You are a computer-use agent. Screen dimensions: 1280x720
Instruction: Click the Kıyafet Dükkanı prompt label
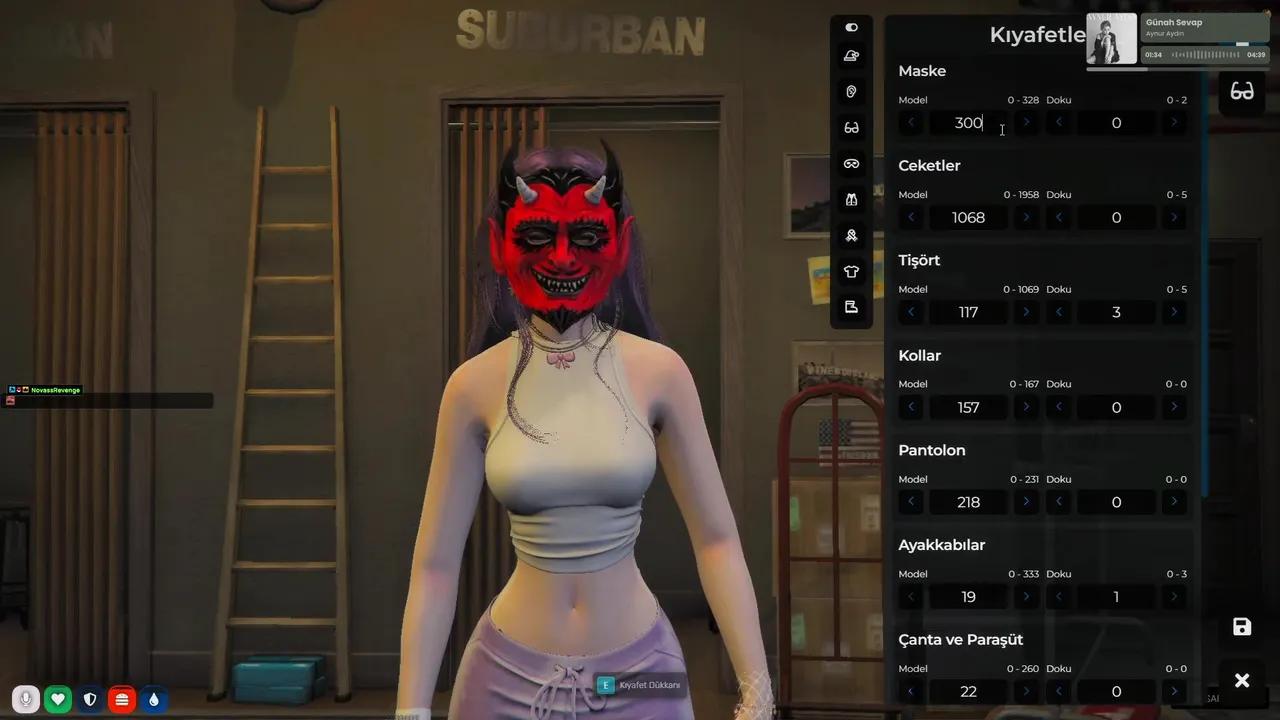coord(649,685)
